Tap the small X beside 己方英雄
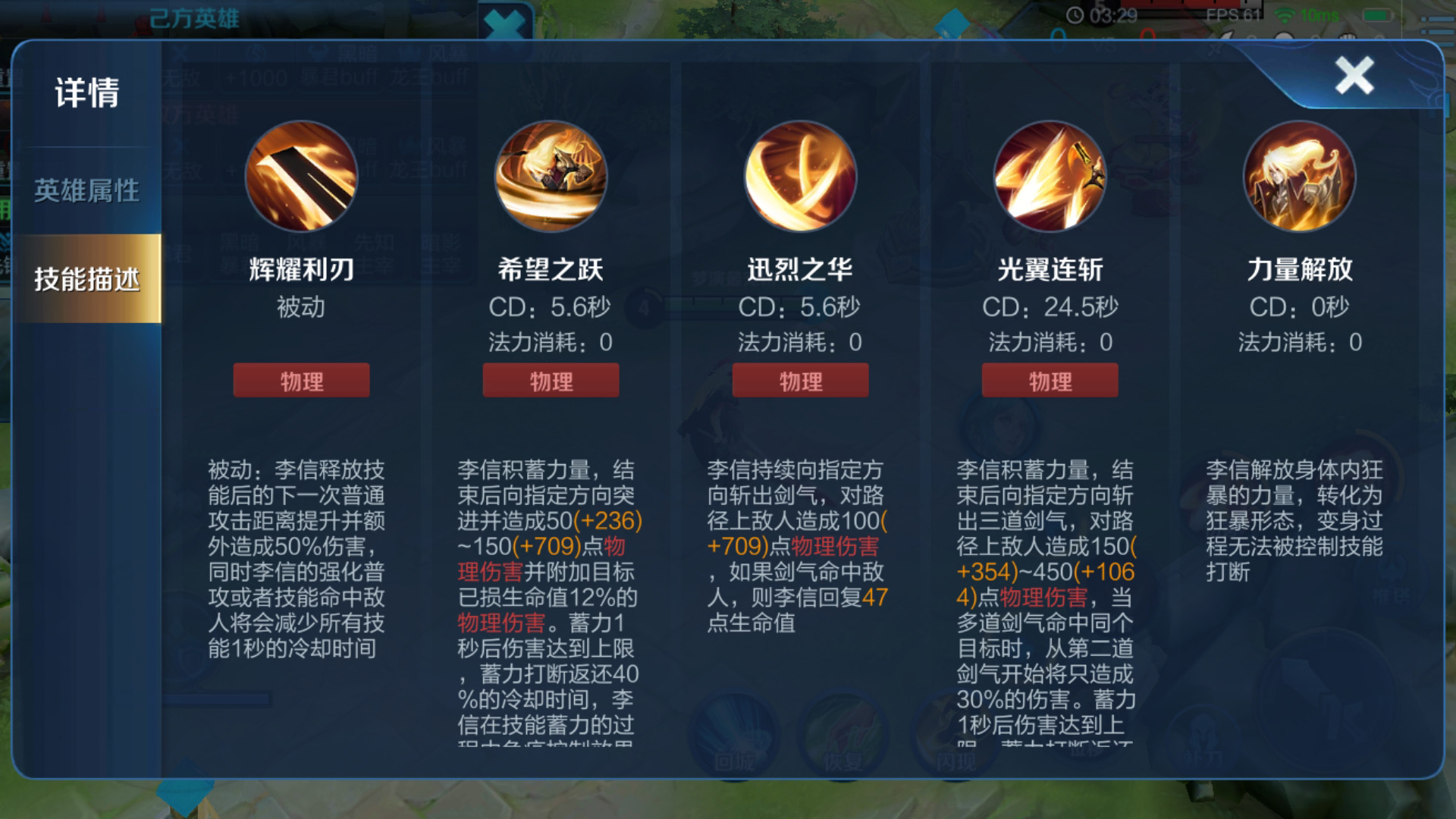 [508, 18]
